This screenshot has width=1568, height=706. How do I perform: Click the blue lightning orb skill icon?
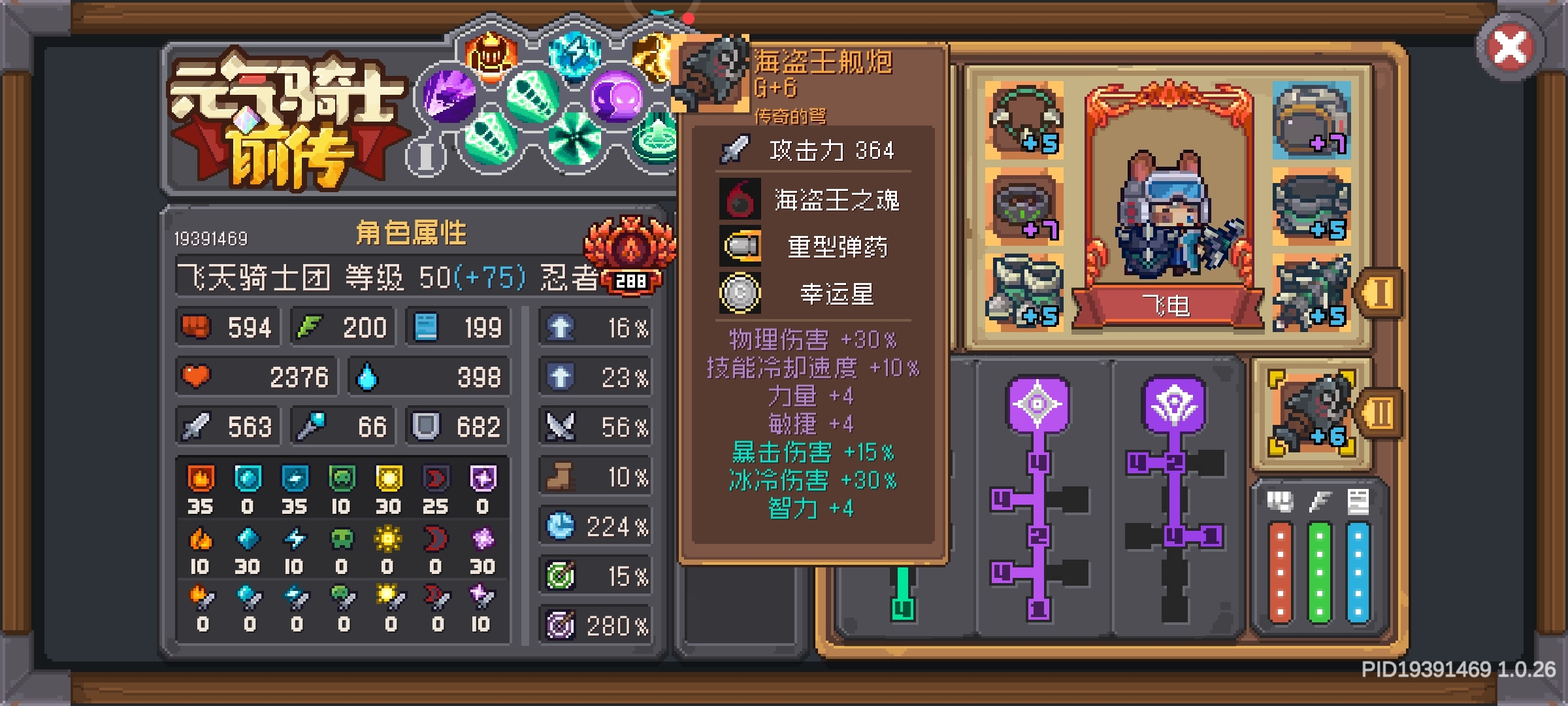point(574,54)
